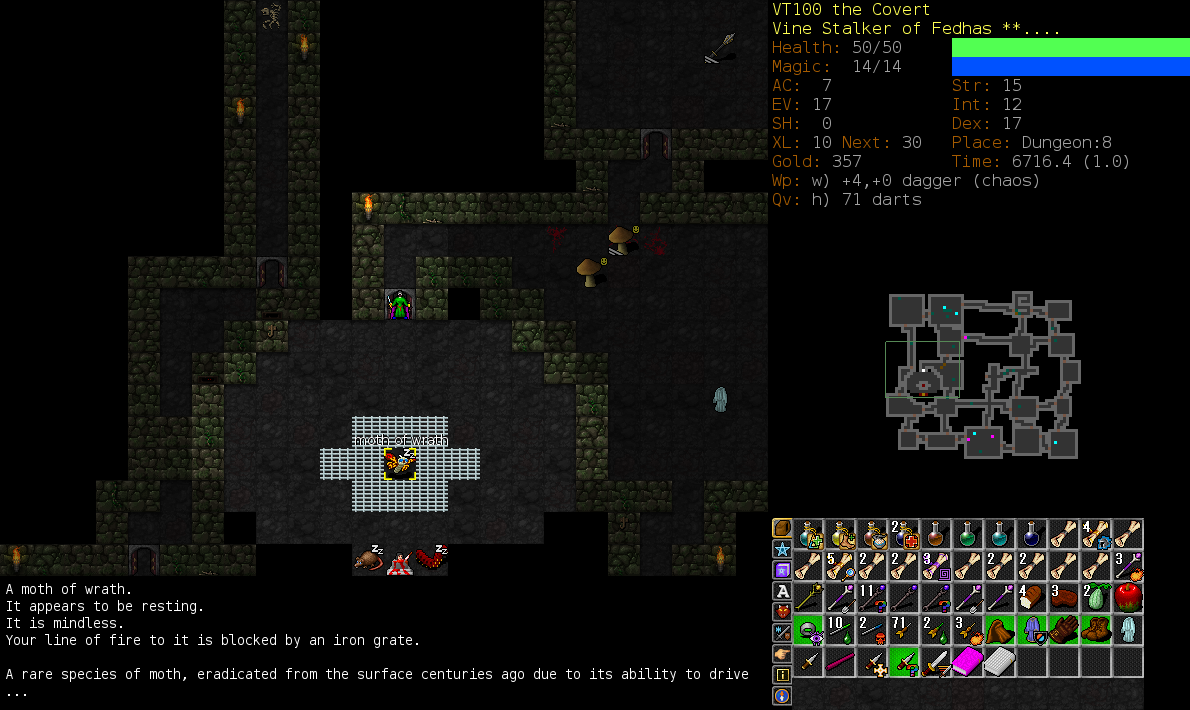The width and height of the screenshot is (1190, 710).
Task: Click the equipped brown leather gloves
Action: click(1064, 630)
